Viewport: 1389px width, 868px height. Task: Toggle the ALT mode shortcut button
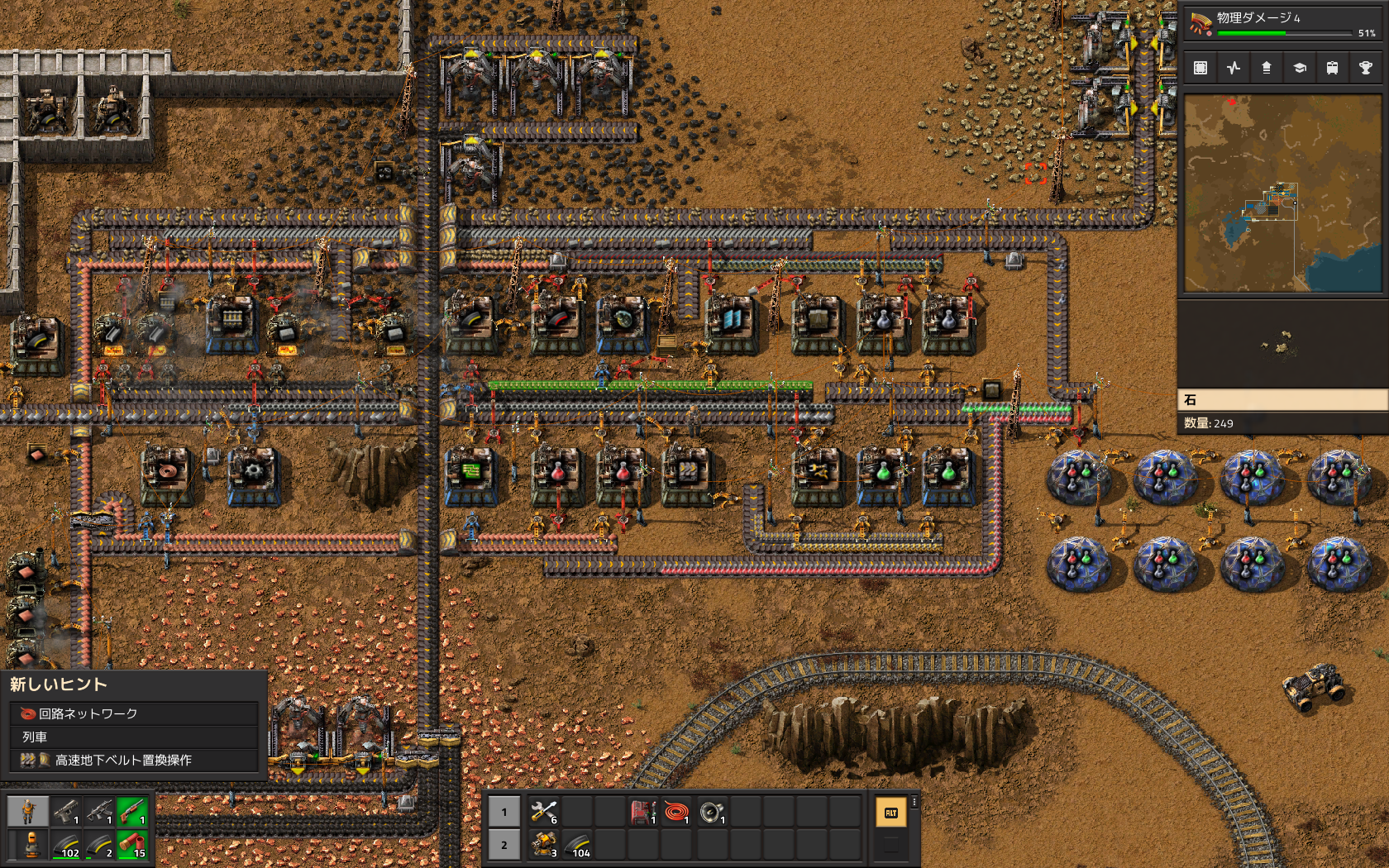click(890, 813)
